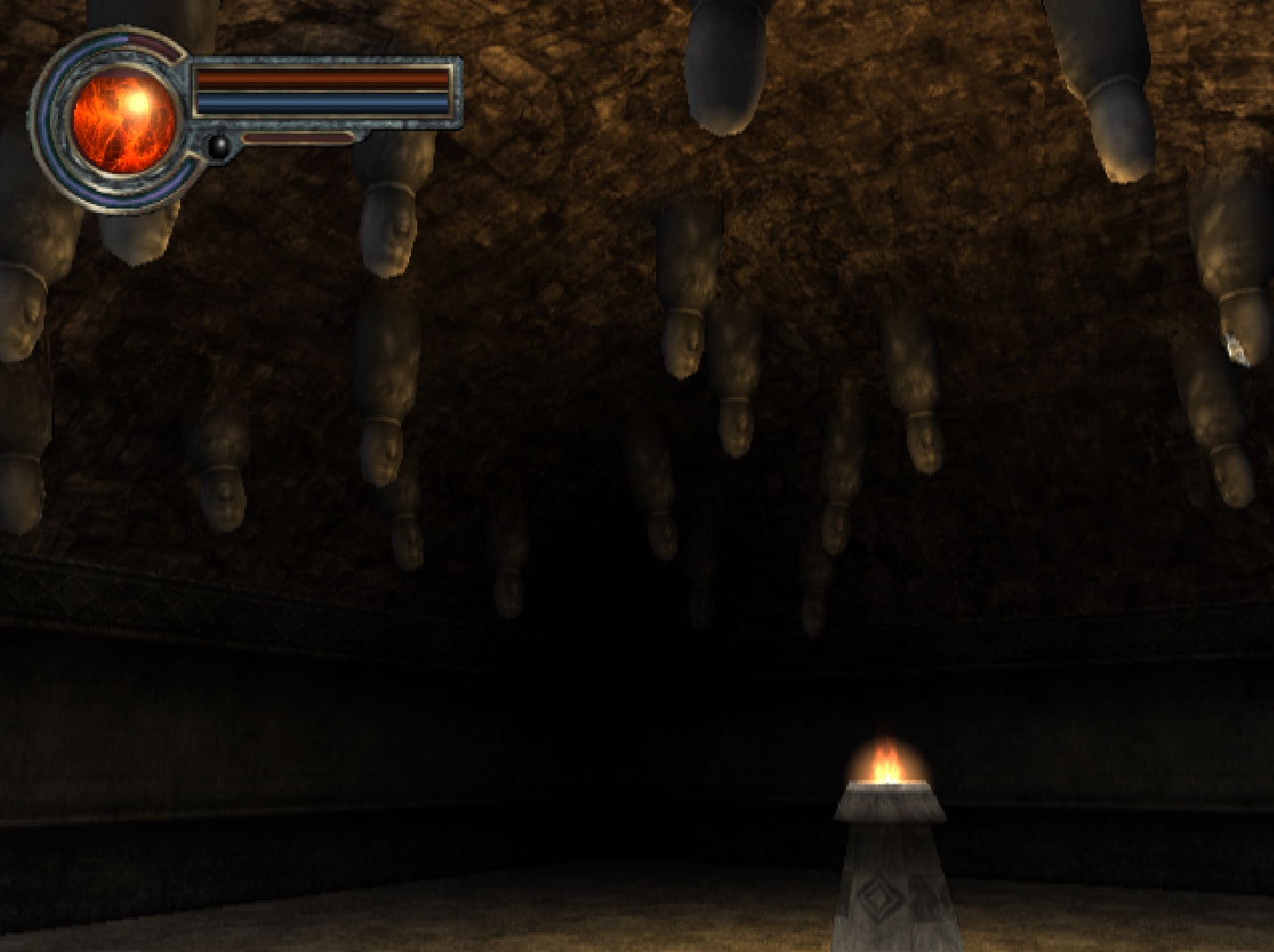The width and height of the screenshot is (1274, 952).
Task: Click the fiery orange orb in the HUD
Action: 122,122
